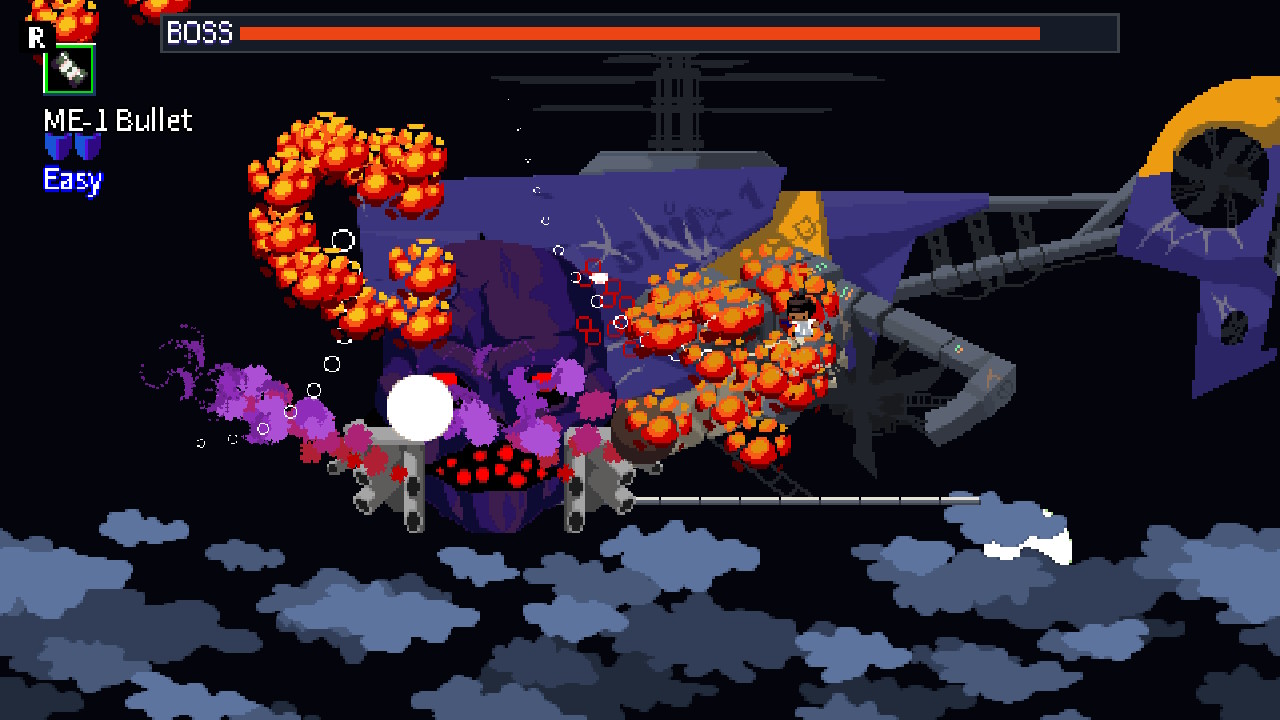This screenshot has height=720, width=1280.
Task: Click the BOSS label on the health bar
Action: pyautogui.click(x=200, y=34)
